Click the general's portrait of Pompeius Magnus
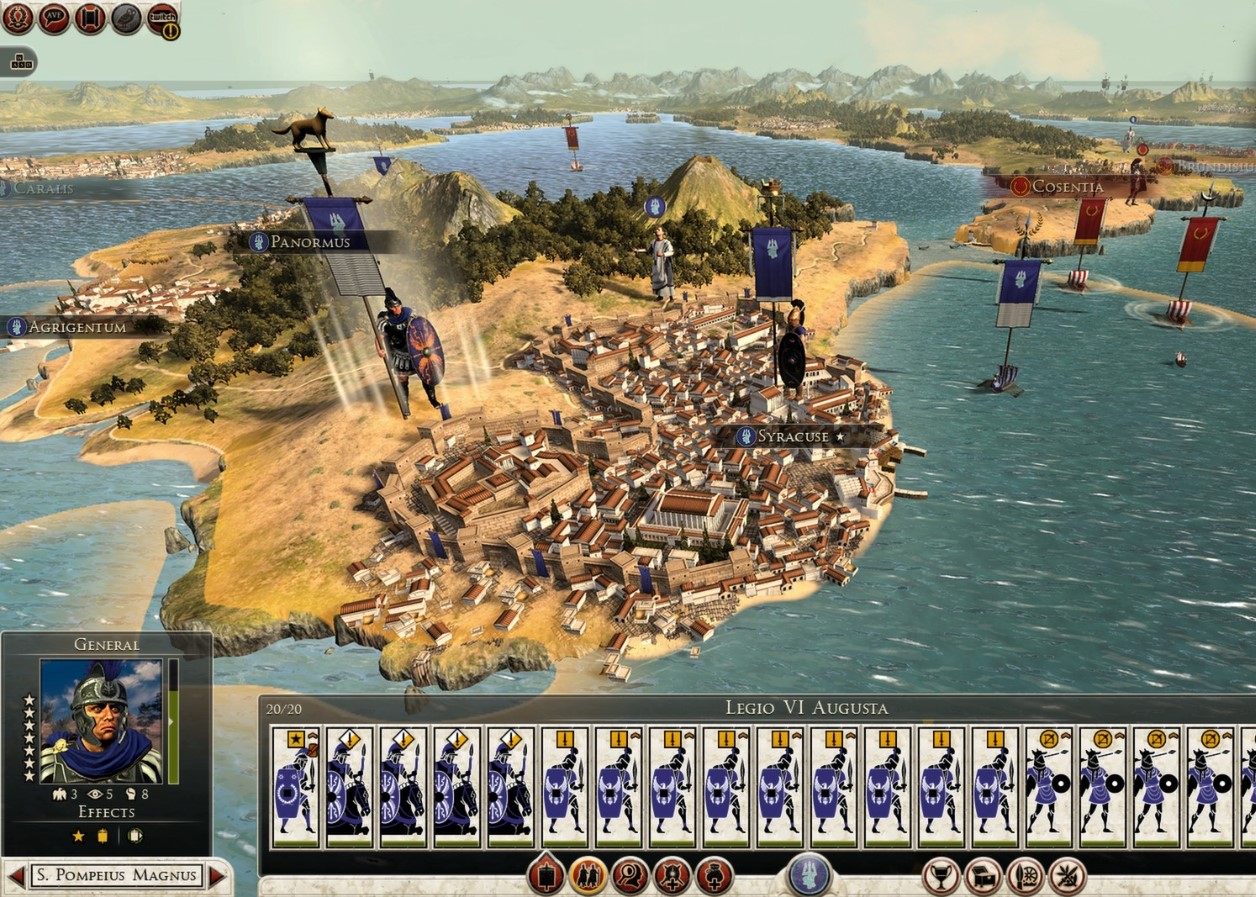This screenshot has height=897, width=1256. [101, 721]
